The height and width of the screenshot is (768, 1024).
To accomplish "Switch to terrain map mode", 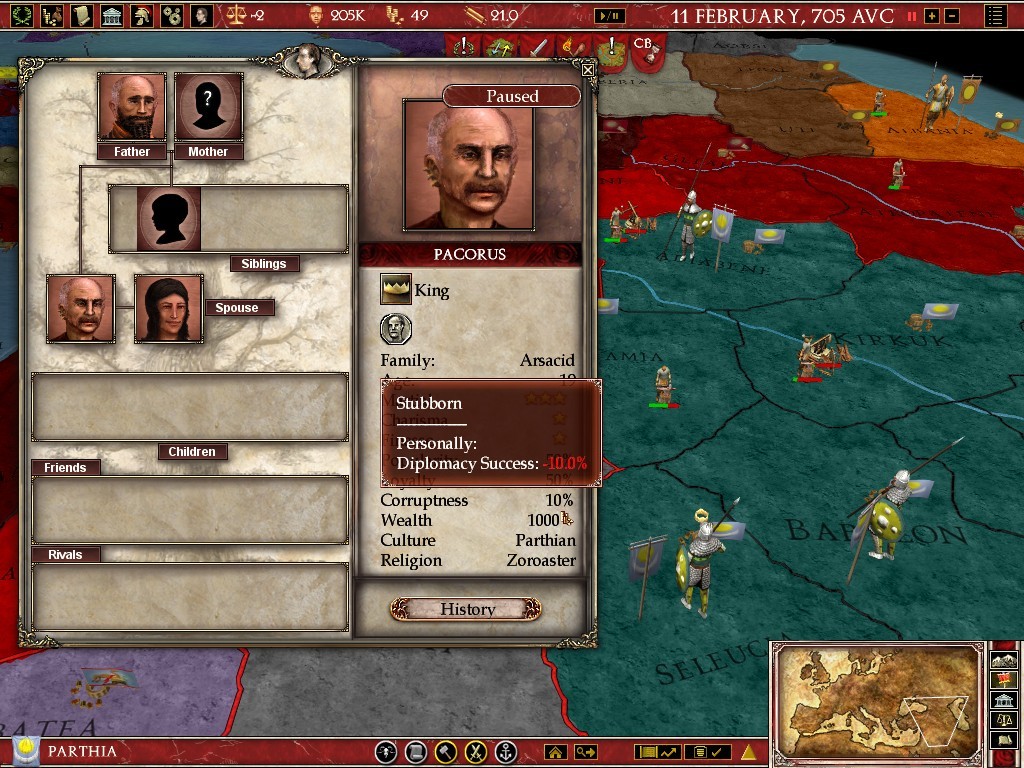I will pos(1004,661).
